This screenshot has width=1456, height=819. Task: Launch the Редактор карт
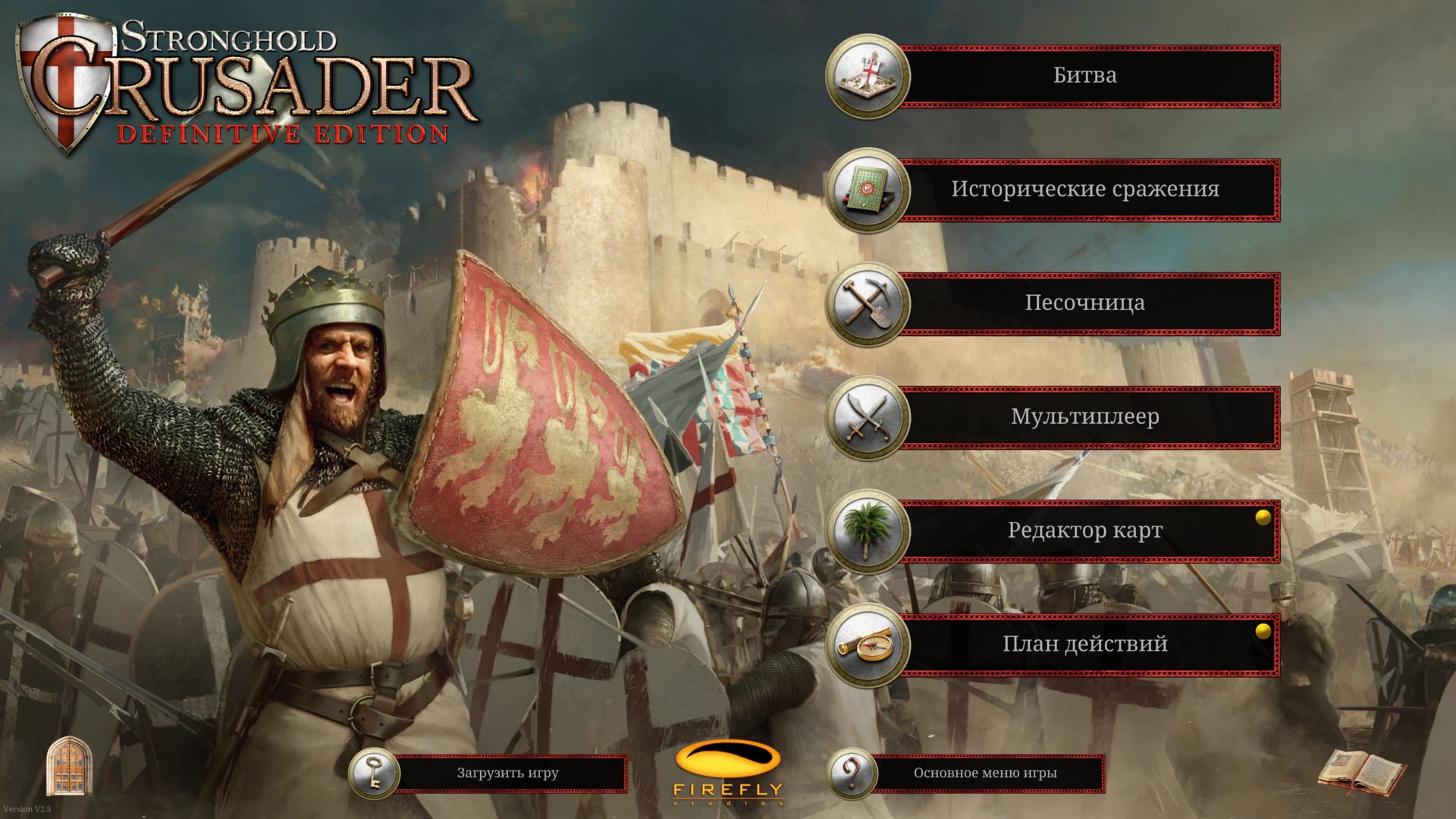click(1084, 531)
